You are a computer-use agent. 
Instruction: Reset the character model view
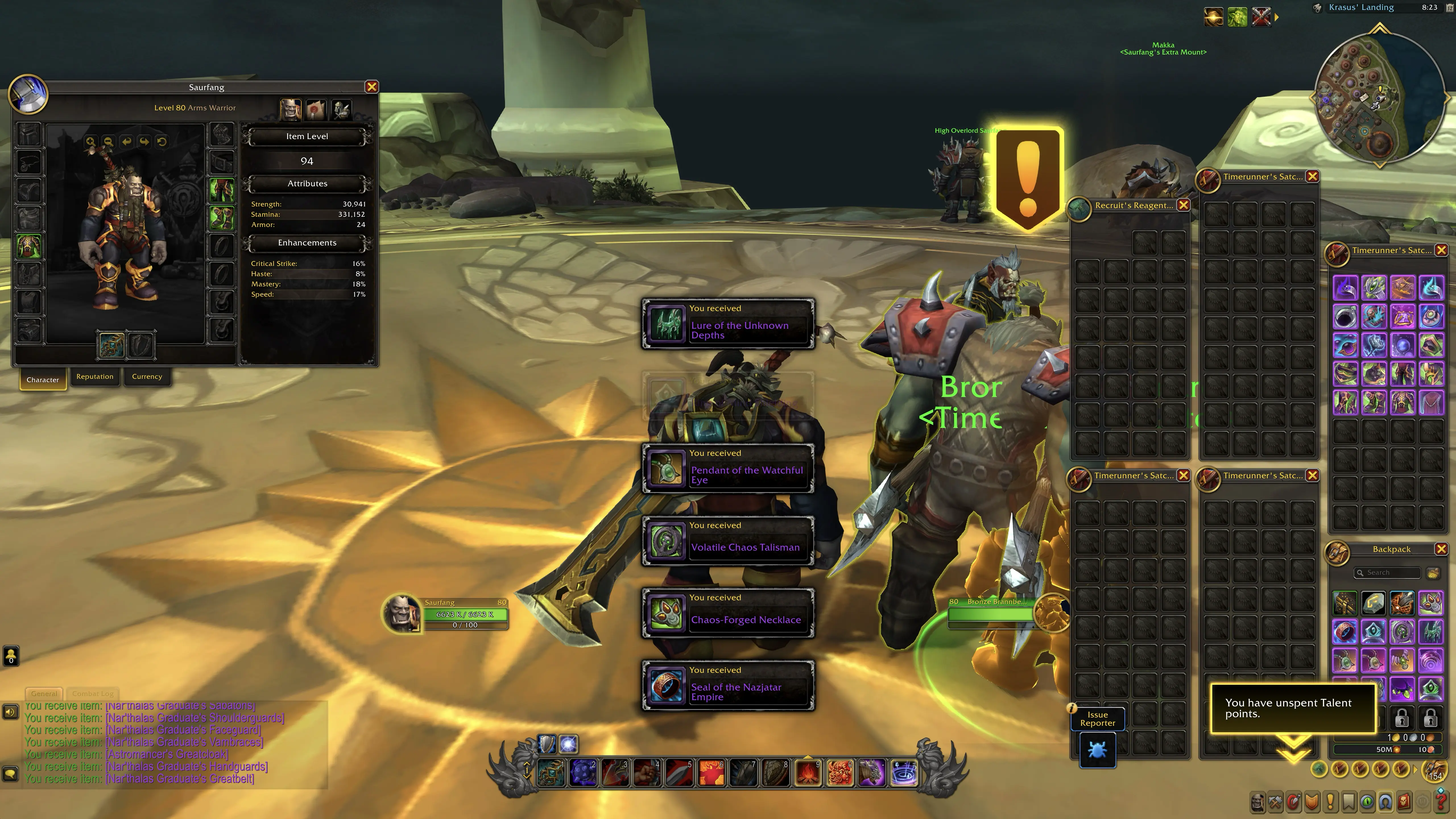coord(162,142)
